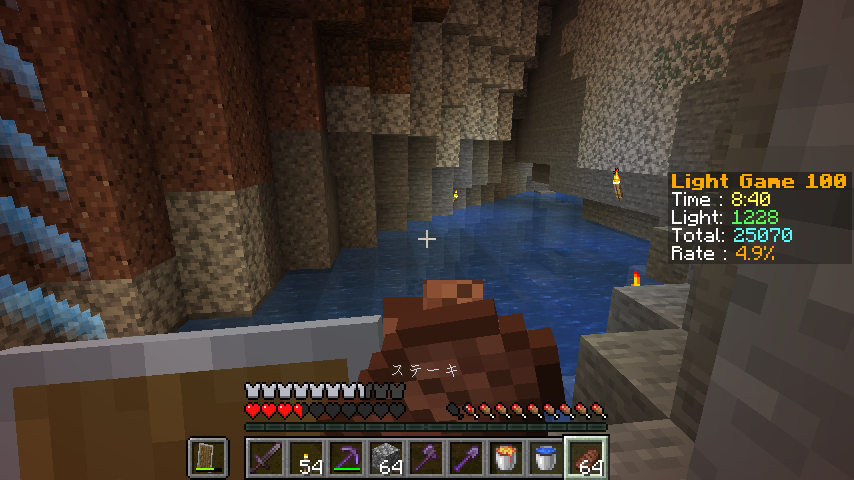Choose the torch stack of 54
This screenshot has width=854, height=480.
(305, 458)
